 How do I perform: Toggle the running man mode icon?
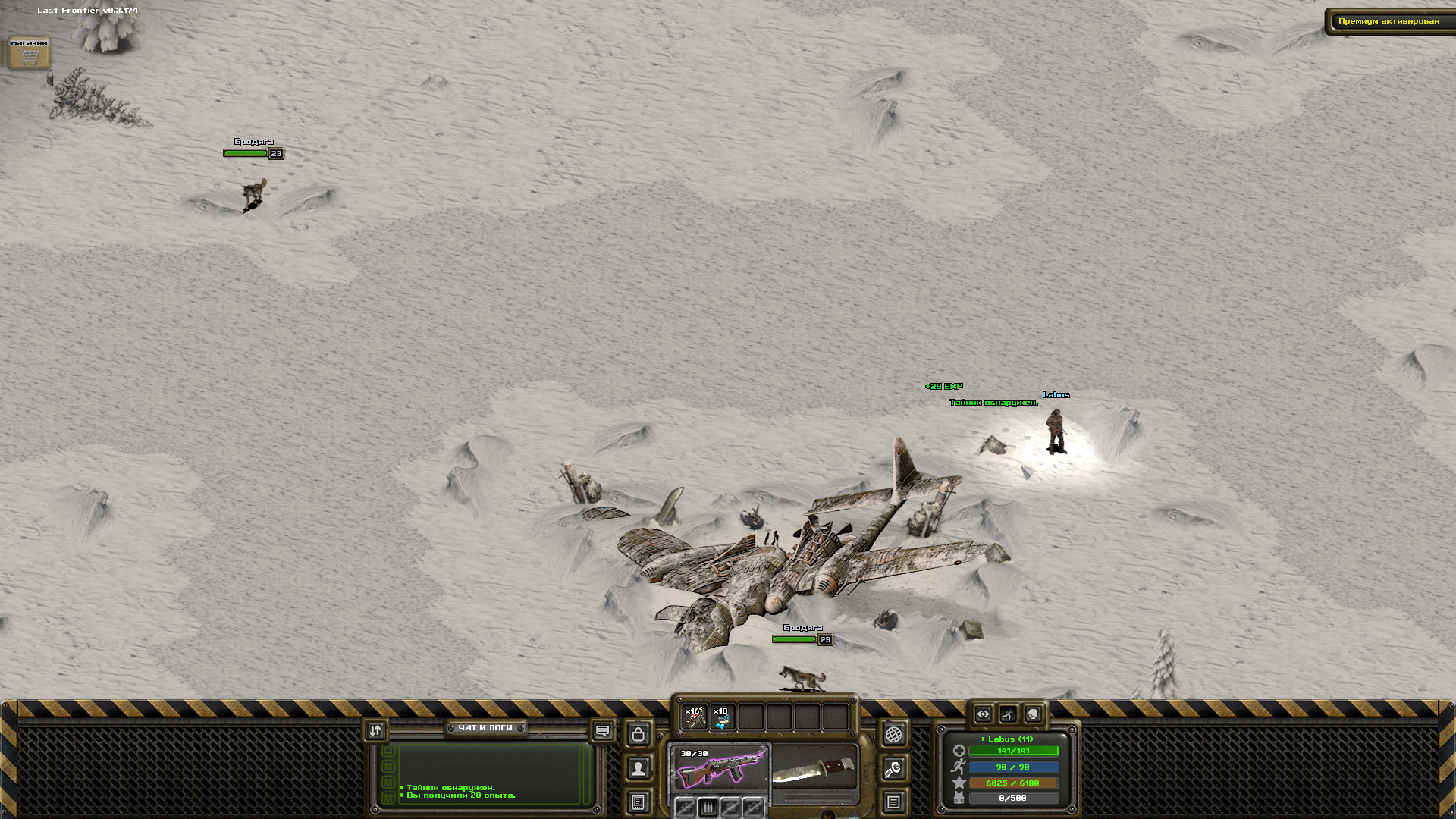pos(1008,714)
